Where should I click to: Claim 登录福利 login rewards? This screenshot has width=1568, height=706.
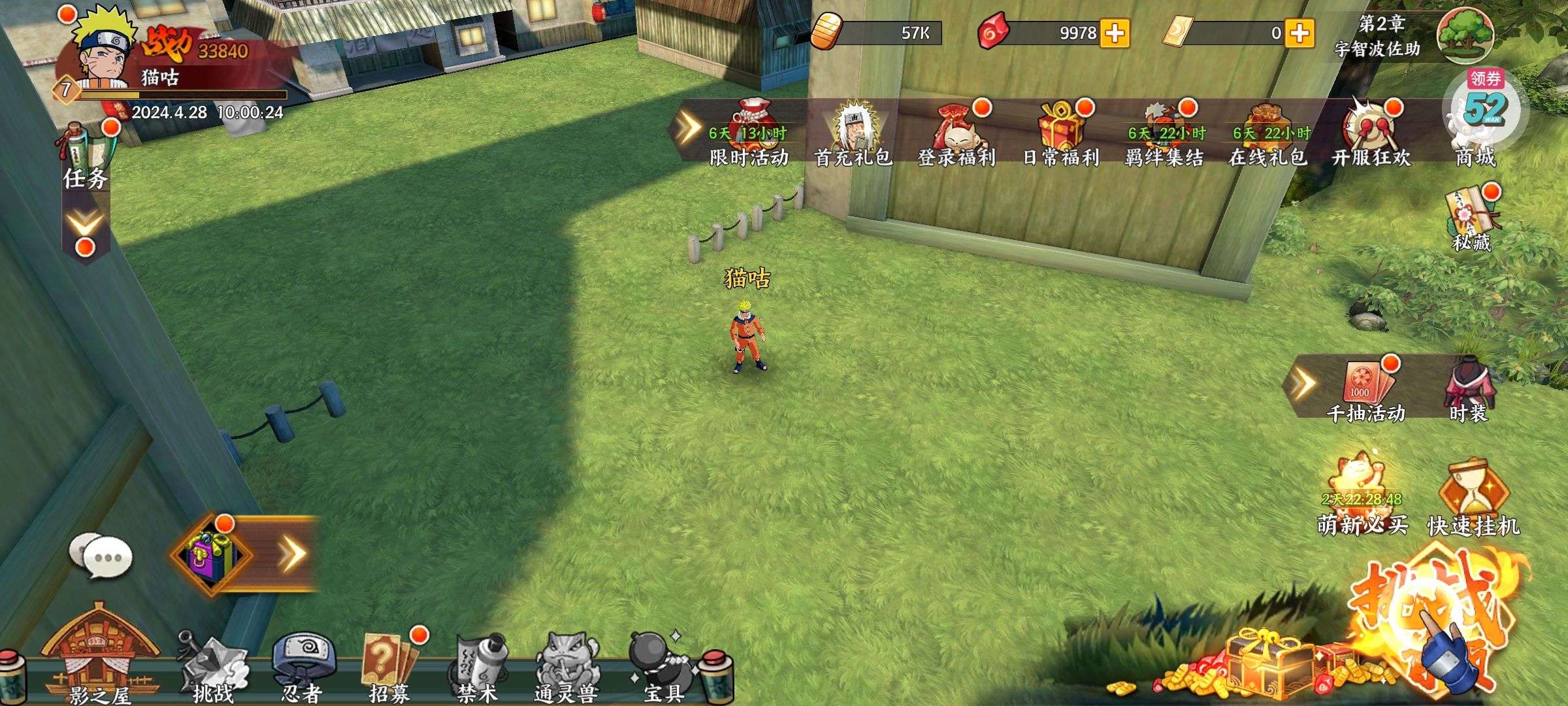click(x=956, y=134)
